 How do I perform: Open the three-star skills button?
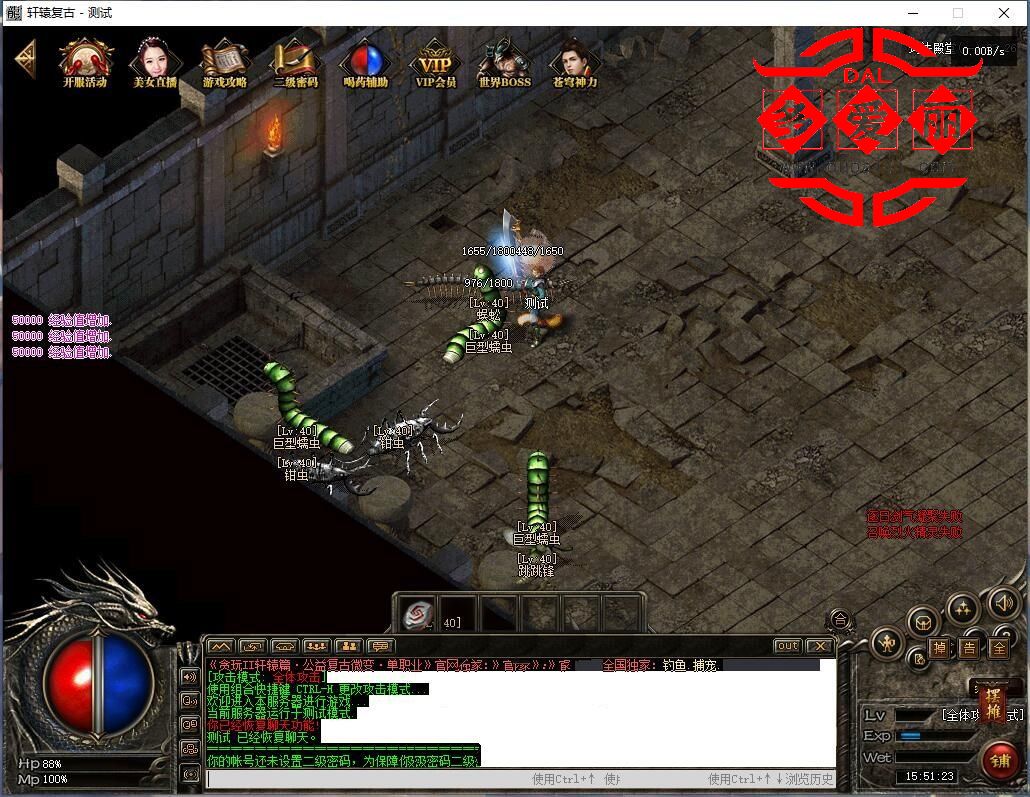click(x=962, y=607)
